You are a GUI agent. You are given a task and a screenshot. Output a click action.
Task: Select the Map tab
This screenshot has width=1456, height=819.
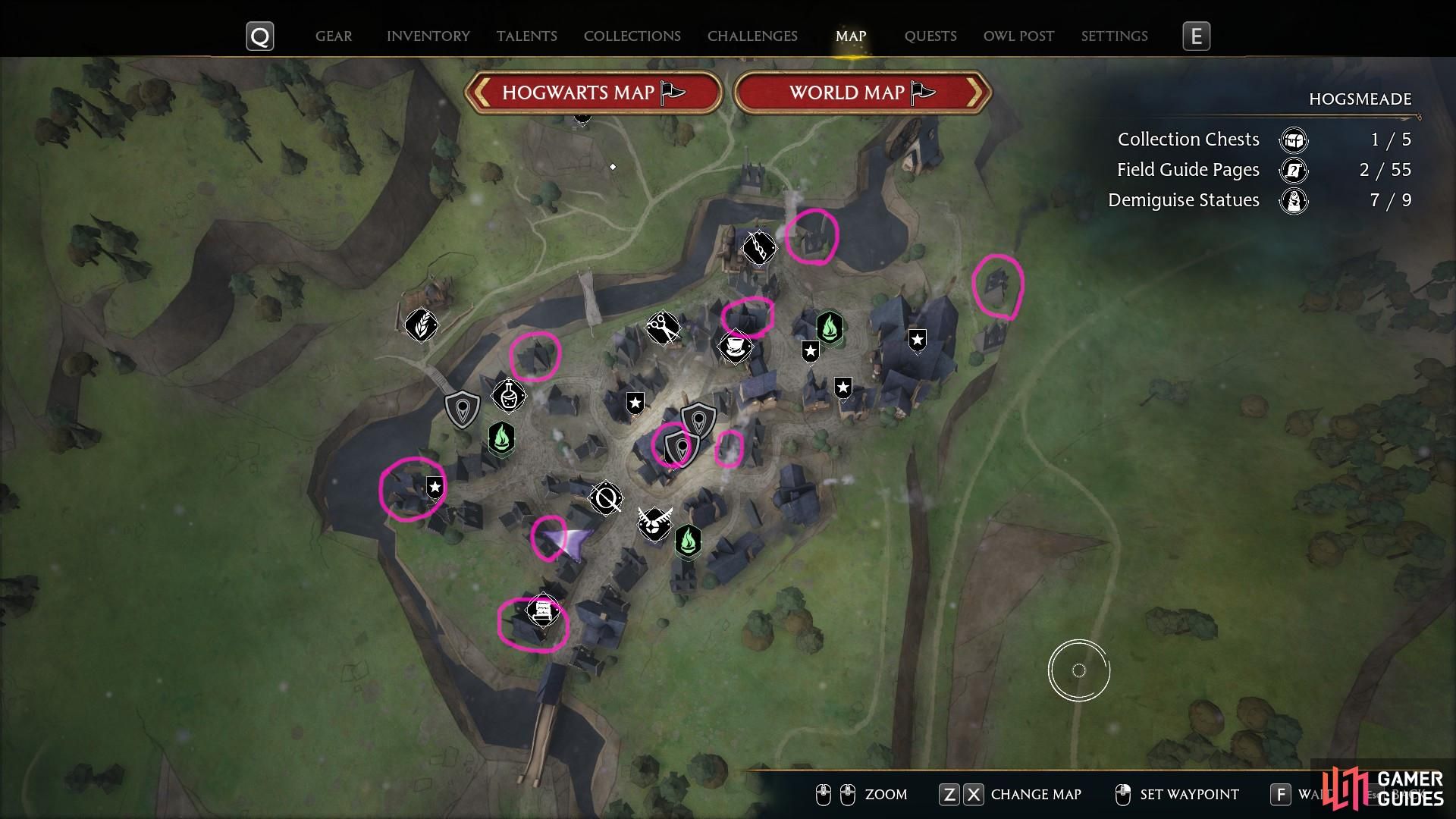coord(850,36)
